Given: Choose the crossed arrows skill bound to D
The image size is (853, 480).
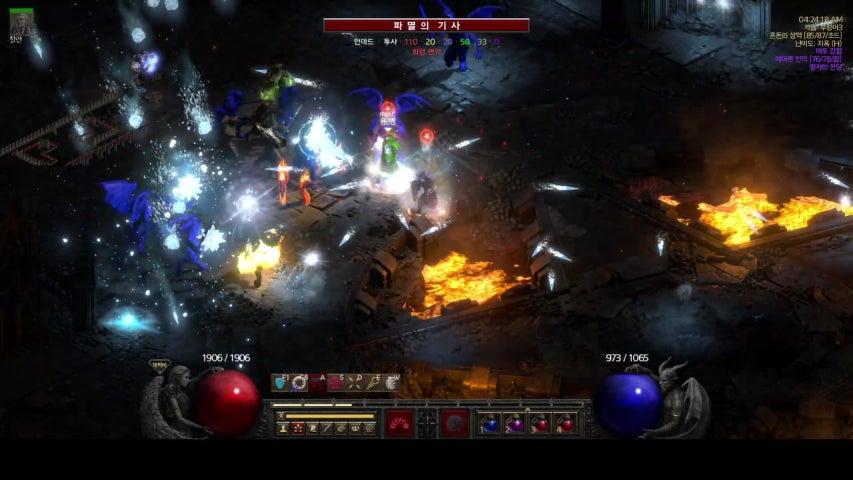Looking at the screenshot, I should tap(355, 382).
